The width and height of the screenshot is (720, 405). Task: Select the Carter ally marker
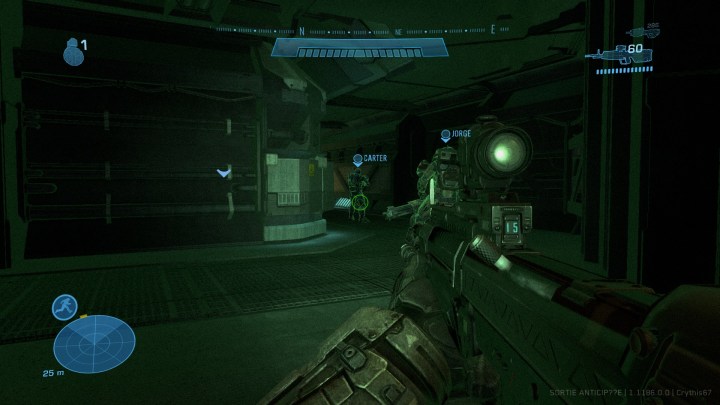click(358, 160)
